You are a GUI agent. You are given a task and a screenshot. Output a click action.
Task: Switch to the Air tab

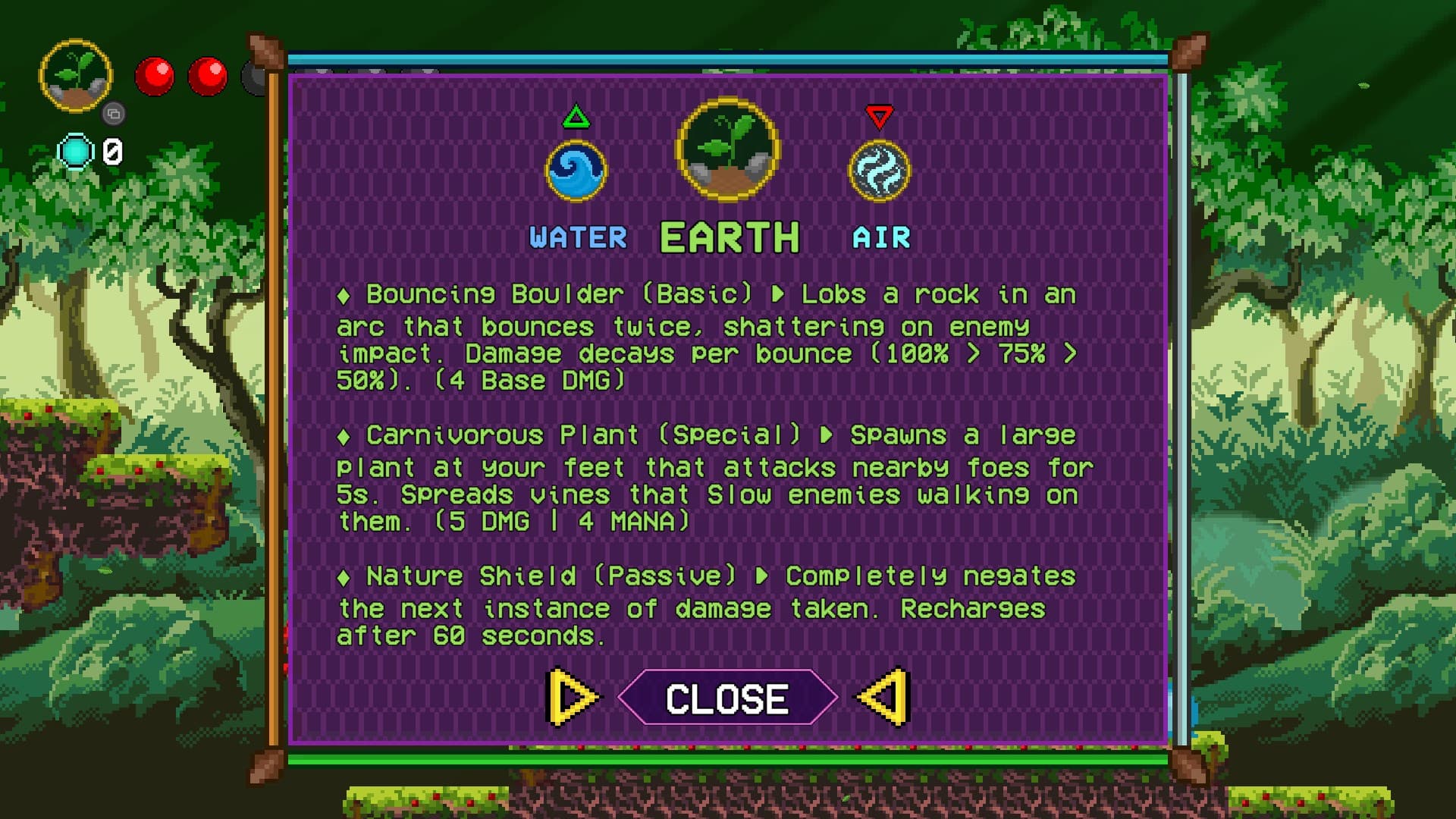[x=881, y=237]
